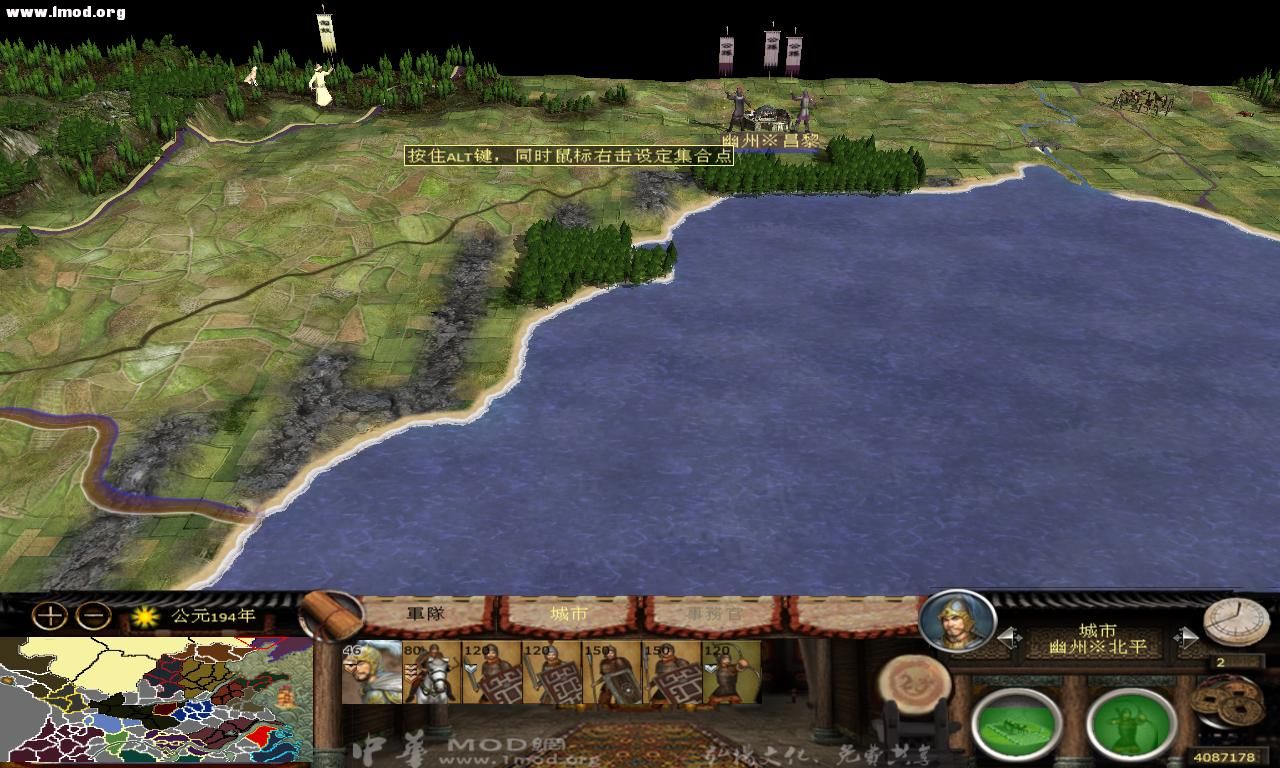This screenshot has height=768, width=1280.
Task: Select next settlement with the right arrow
Action: point(1190,636)
